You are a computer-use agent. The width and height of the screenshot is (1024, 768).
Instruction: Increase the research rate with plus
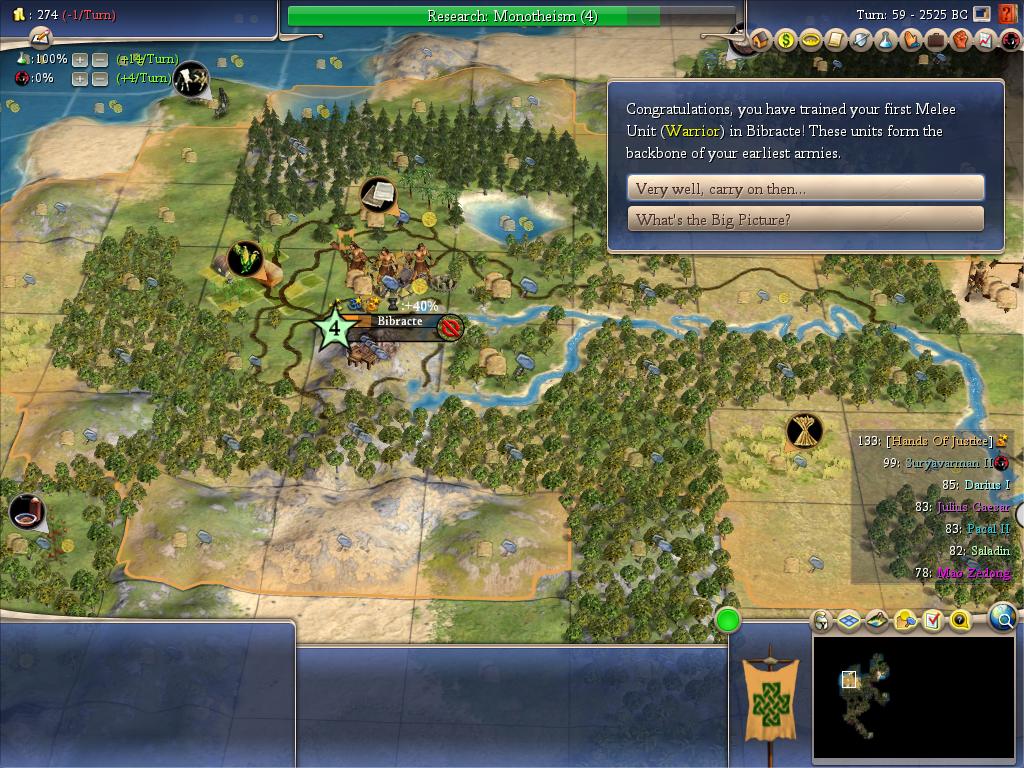[x=80, y=59]
